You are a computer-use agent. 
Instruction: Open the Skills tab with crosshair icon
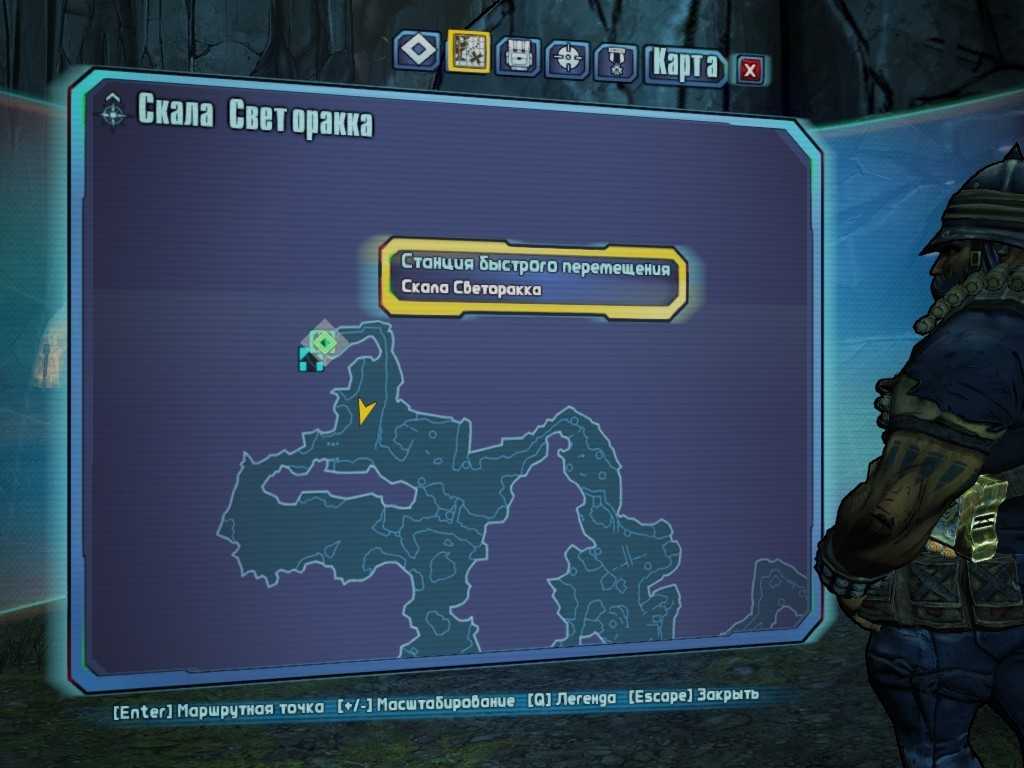(x=567, y=57)
